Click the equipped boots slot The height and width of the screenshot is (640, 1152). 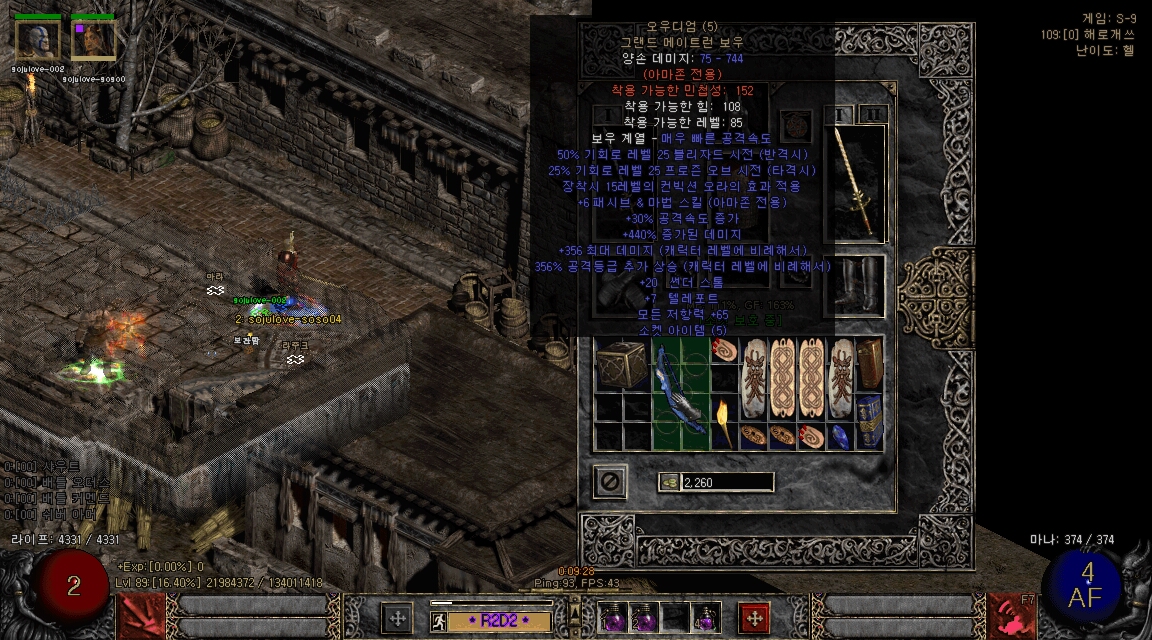point(858,285)
